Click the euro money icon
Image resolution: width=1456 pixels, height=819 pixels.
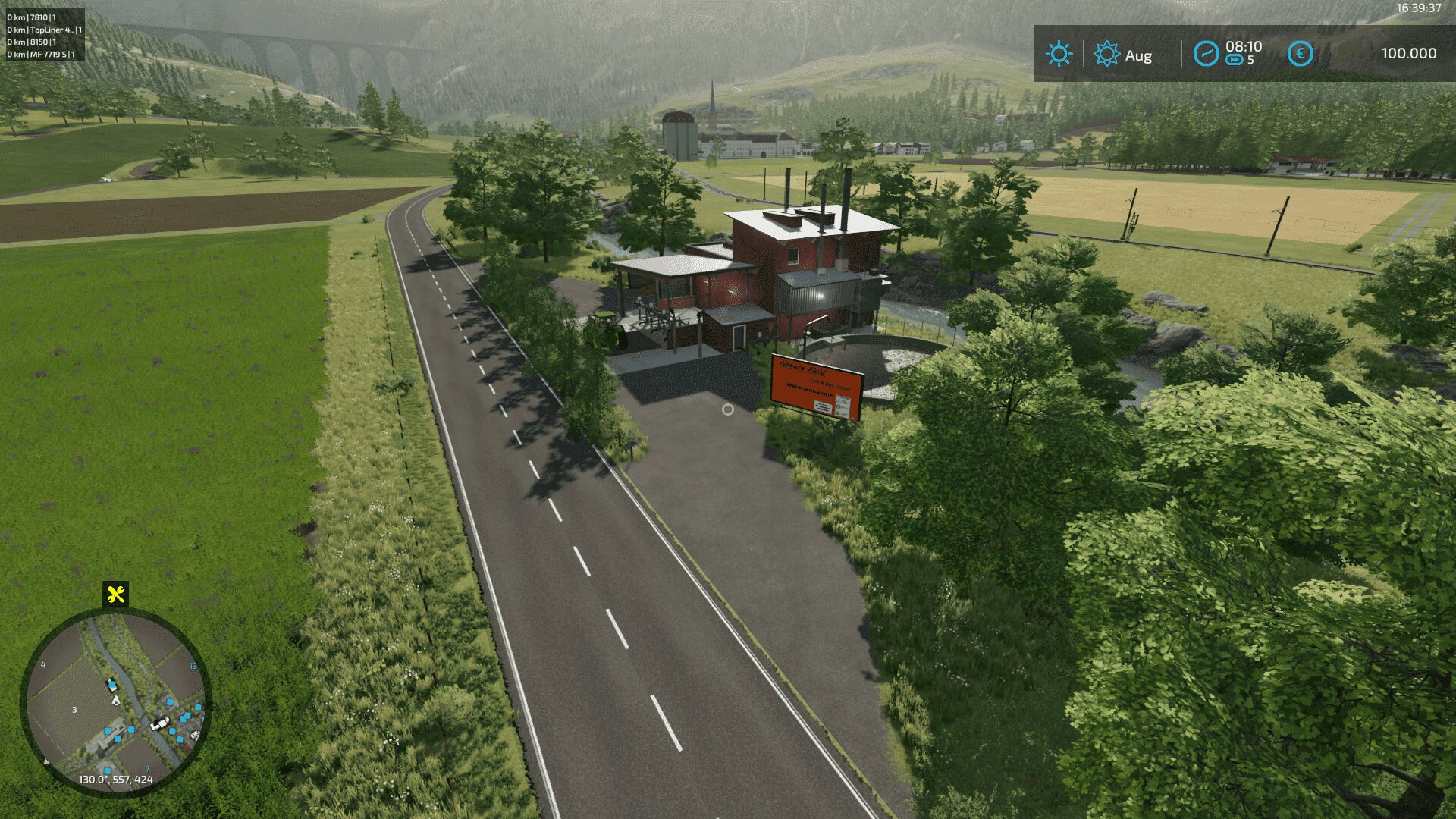(x=1300, y=54)
